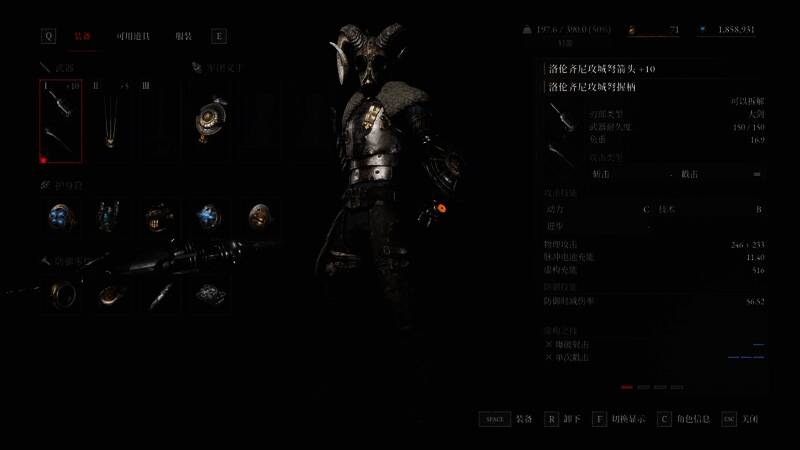Select the round golden Legion Arm slot

212,120
